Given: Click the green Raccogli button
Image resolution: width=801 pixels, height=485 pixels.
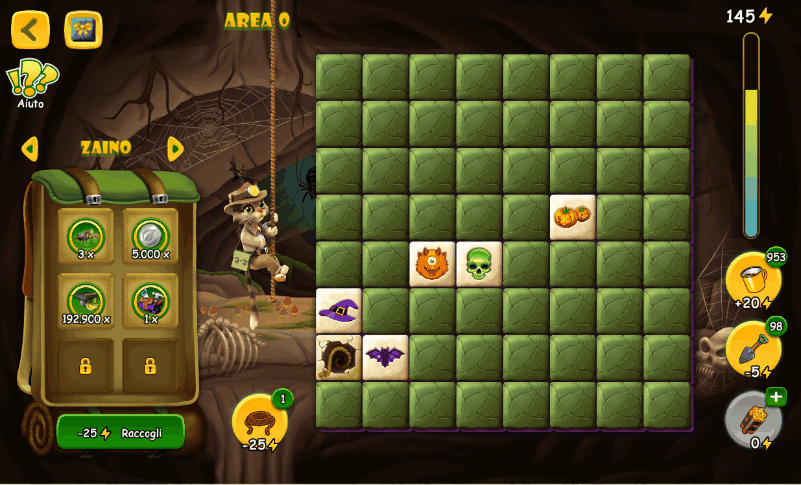Looking at the screenshot, I should (x=121, y=433).
